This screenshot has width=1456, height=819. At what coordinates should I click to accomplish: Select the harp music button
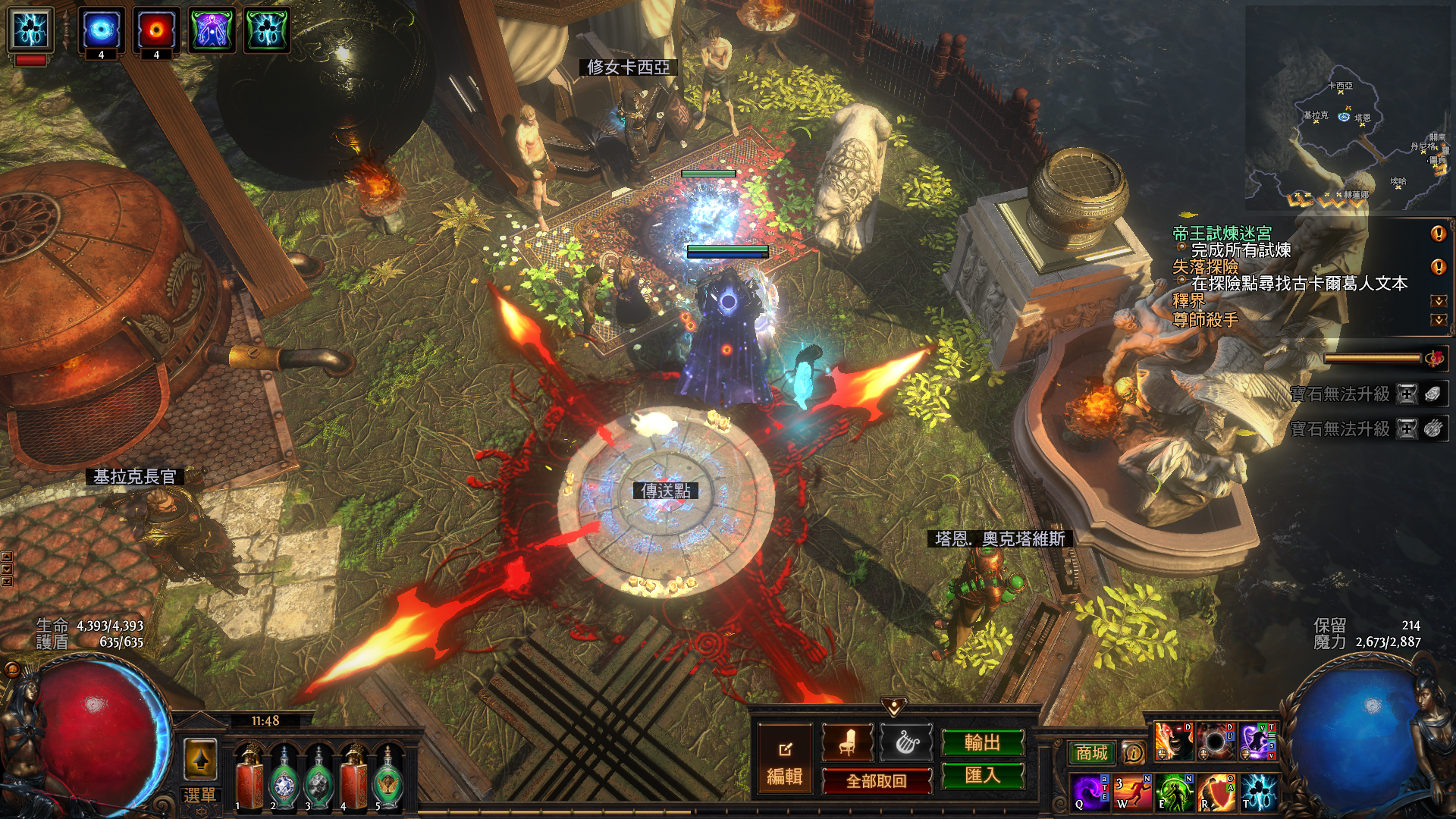pyautogui.click(x=907, y=742)
